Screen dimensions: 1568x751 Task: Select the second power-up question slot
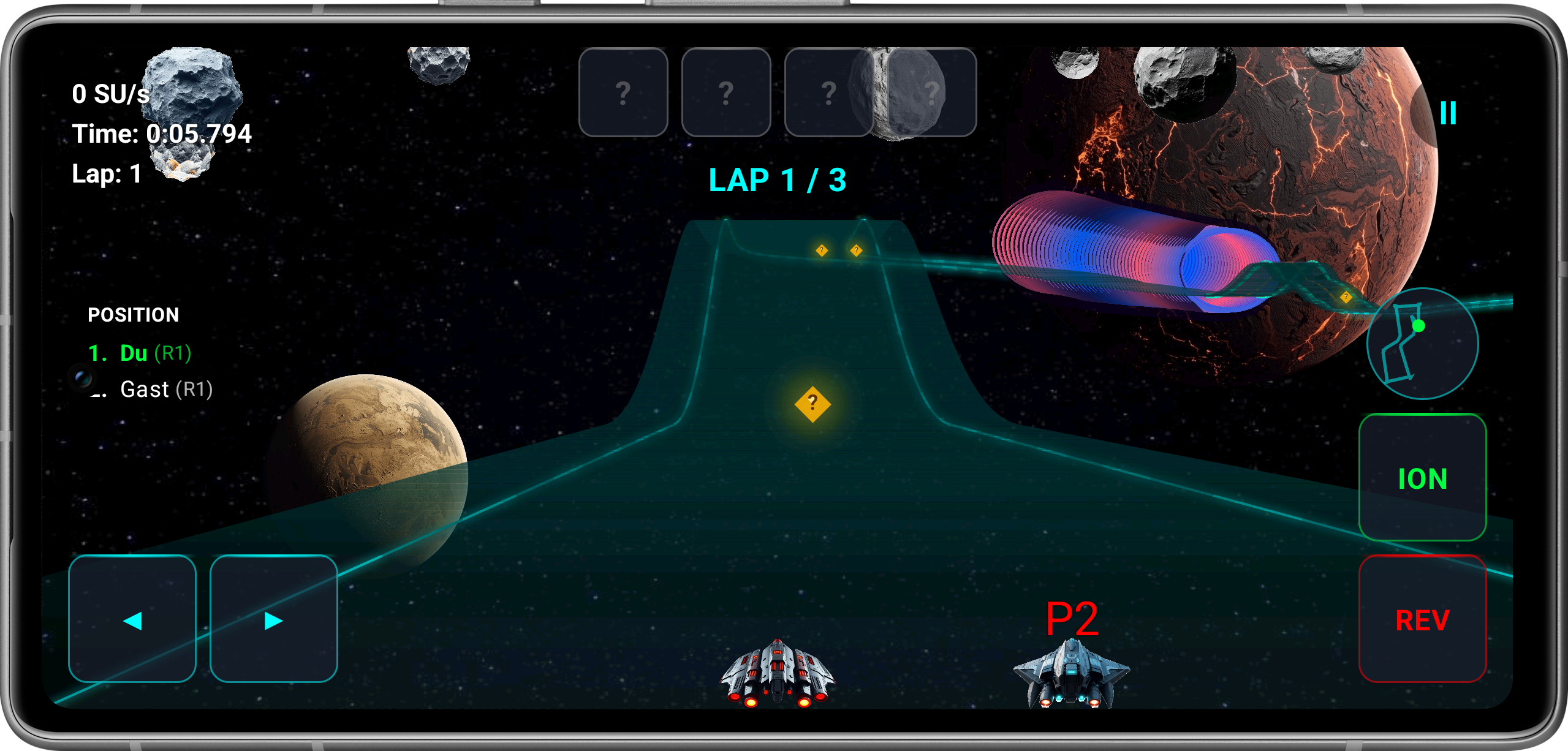point(726,92)
